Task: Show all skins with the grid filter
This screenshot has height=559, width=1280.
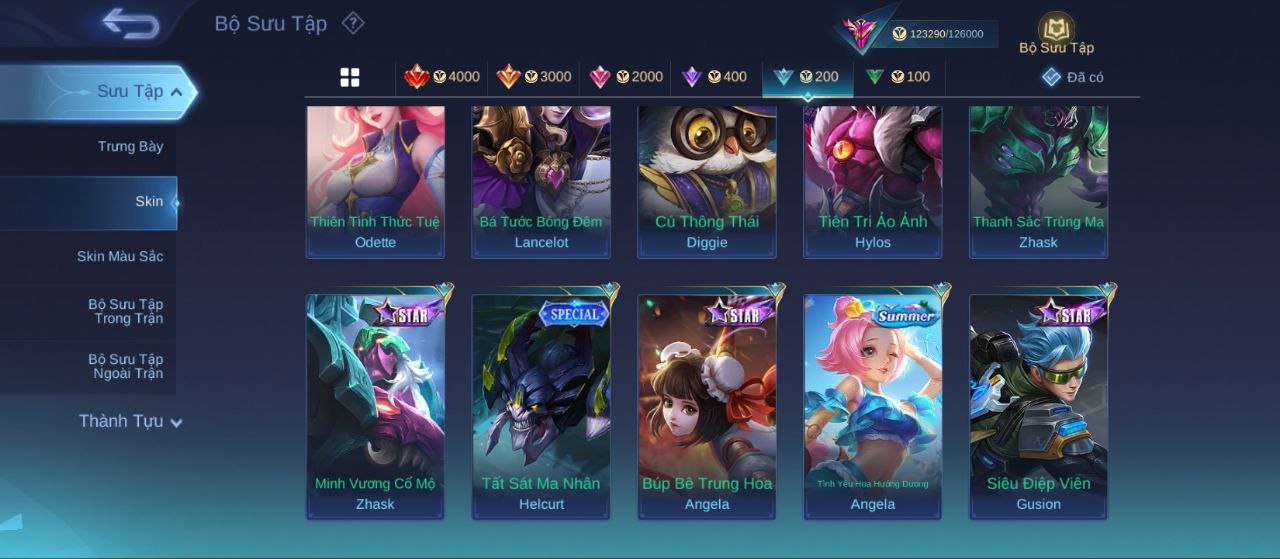Action: coord(350,77)
